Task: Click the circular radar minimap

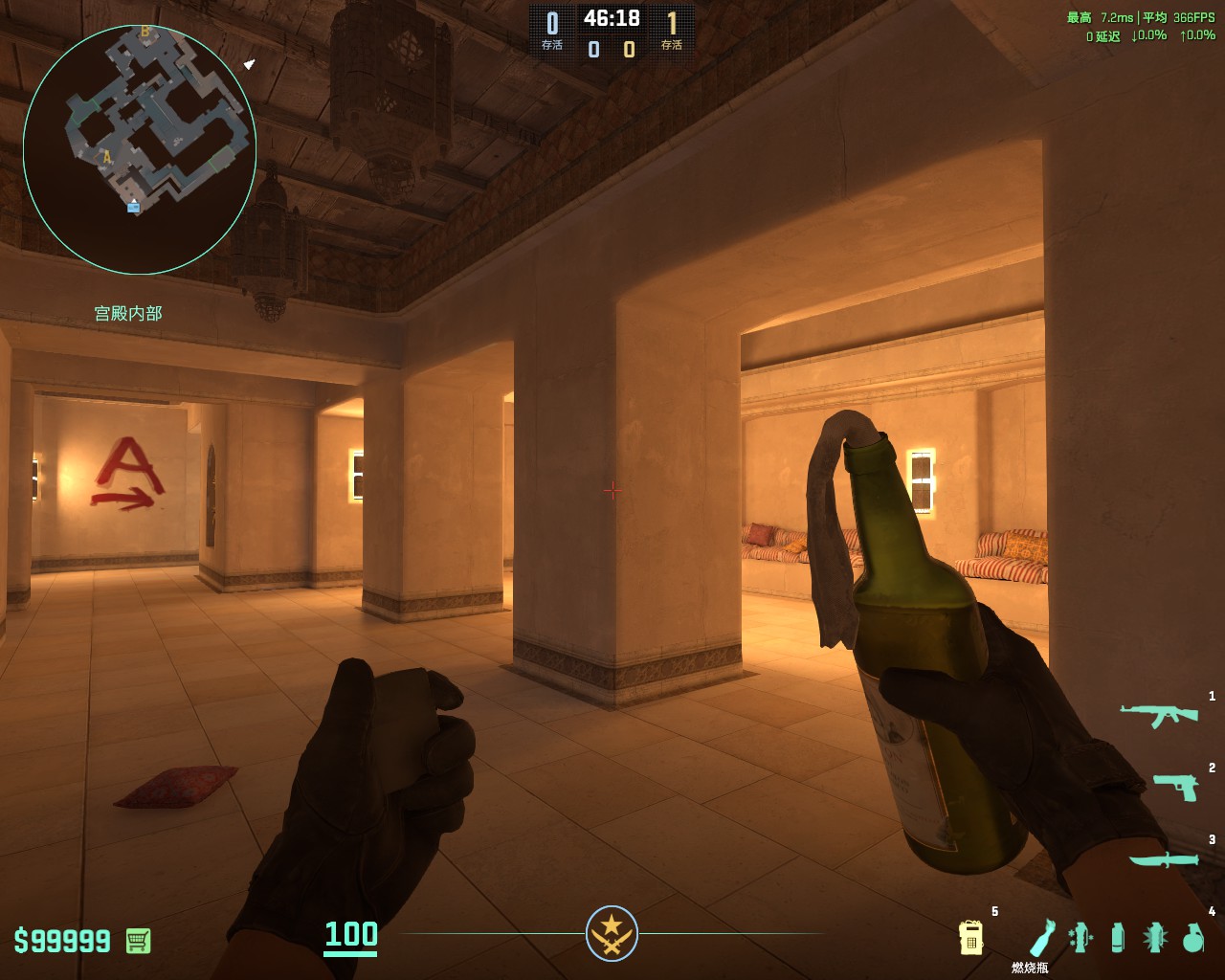Action: [x=140, y=149]
